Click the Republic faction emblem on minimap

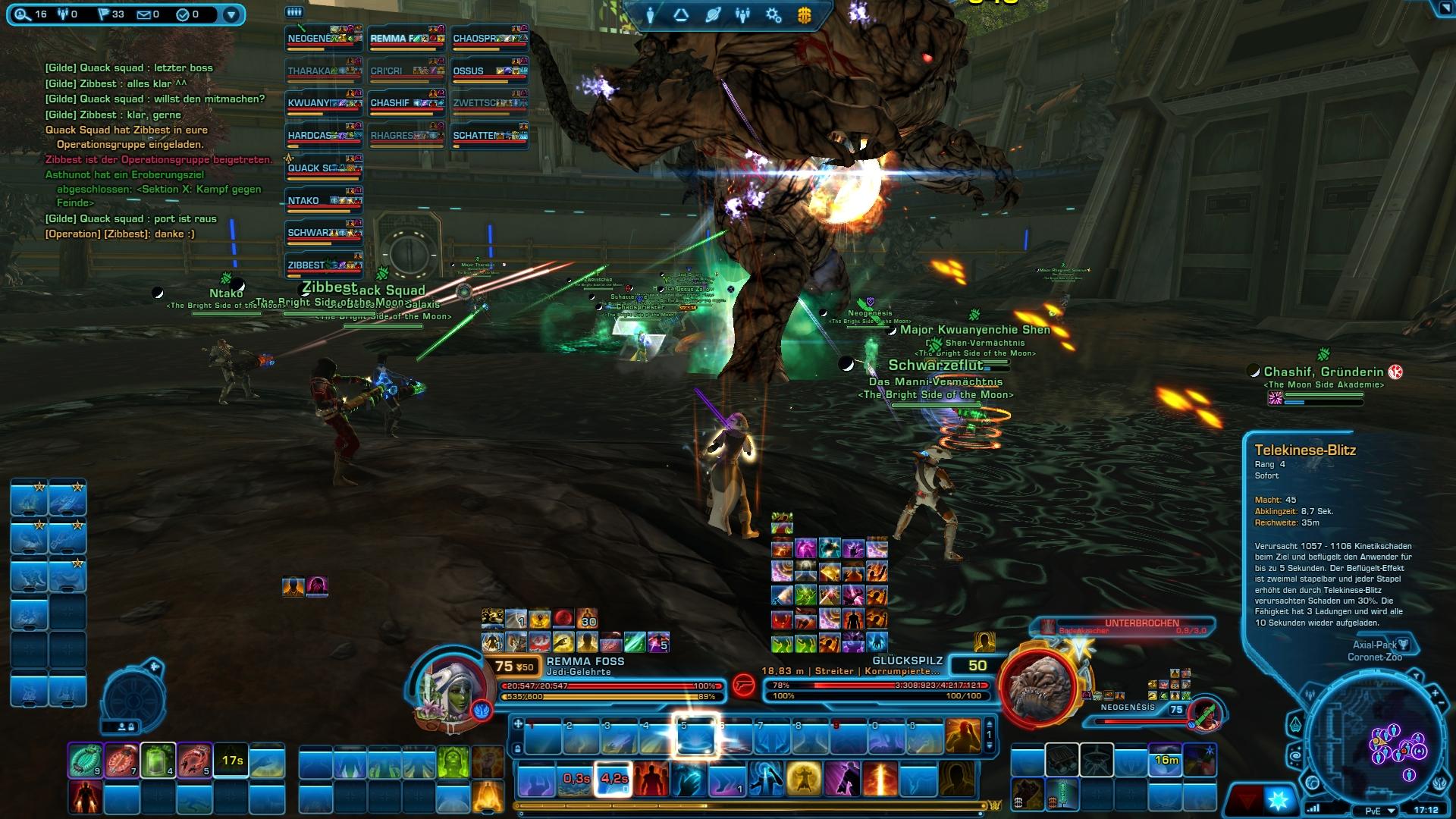(1439, 783)
